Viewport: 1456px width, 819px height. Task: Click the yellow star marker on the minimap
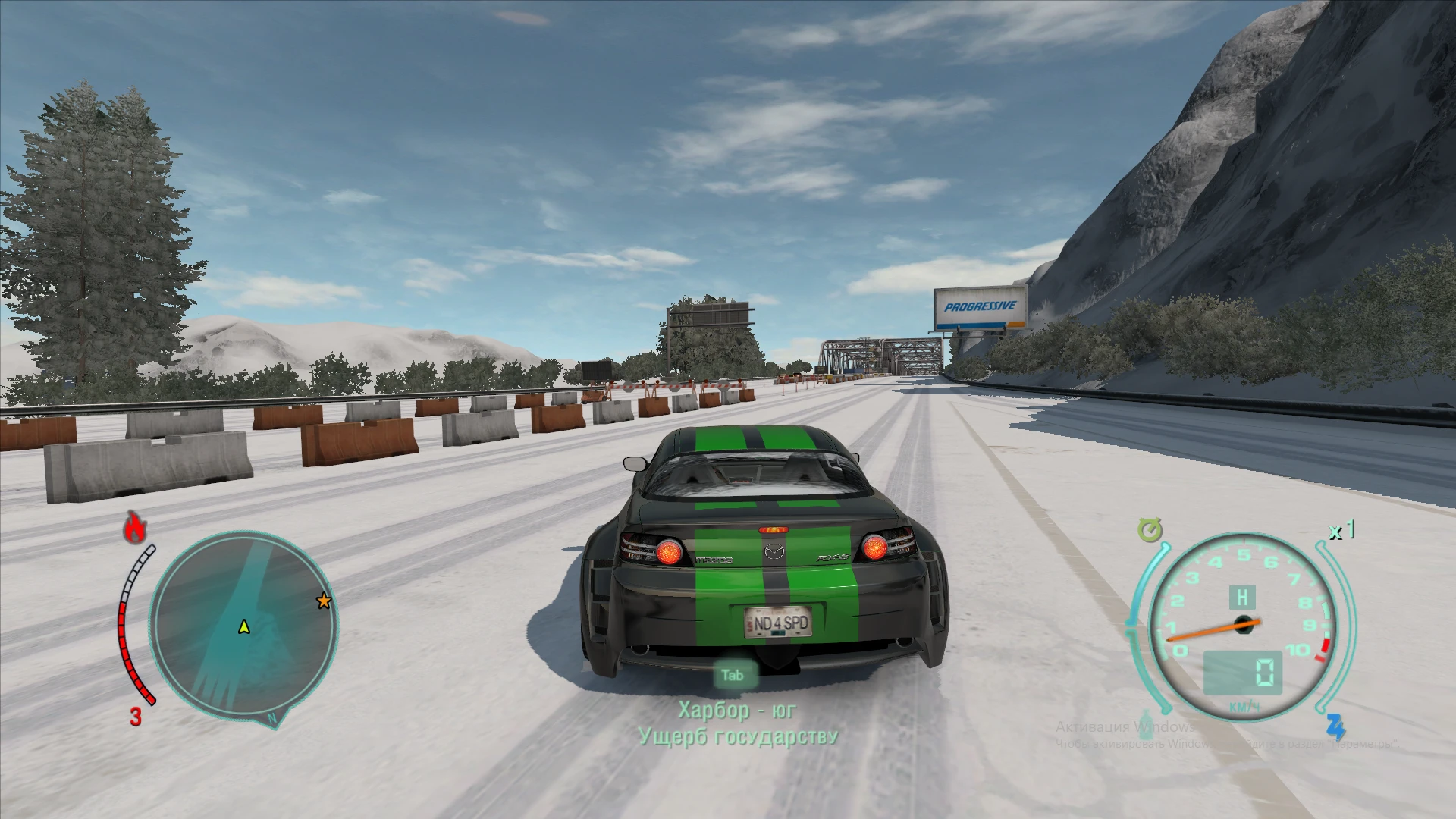coord(323,600)
